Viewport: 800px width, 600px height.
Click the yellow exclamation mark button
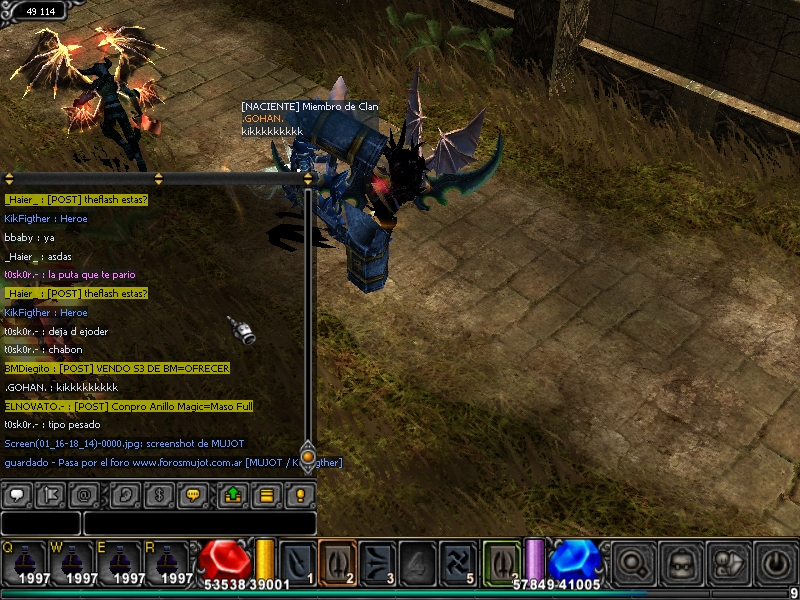(299, 494)
